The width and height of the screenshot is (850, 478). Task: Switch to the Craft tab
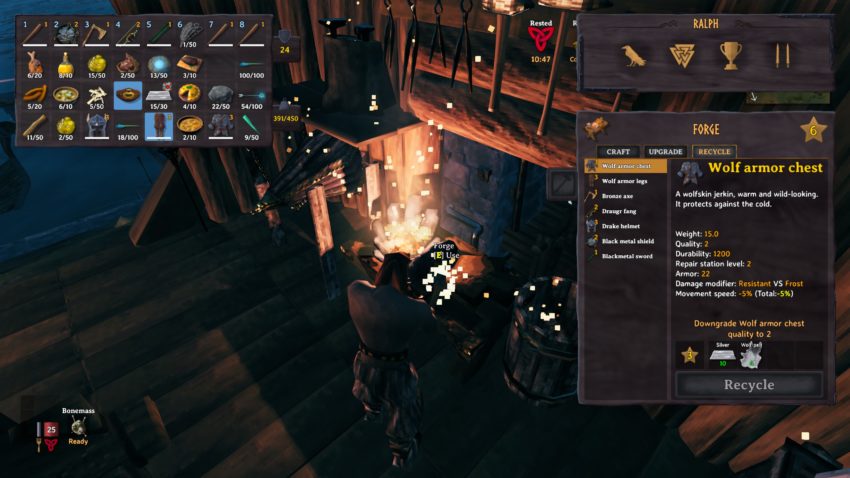point(618,151)
